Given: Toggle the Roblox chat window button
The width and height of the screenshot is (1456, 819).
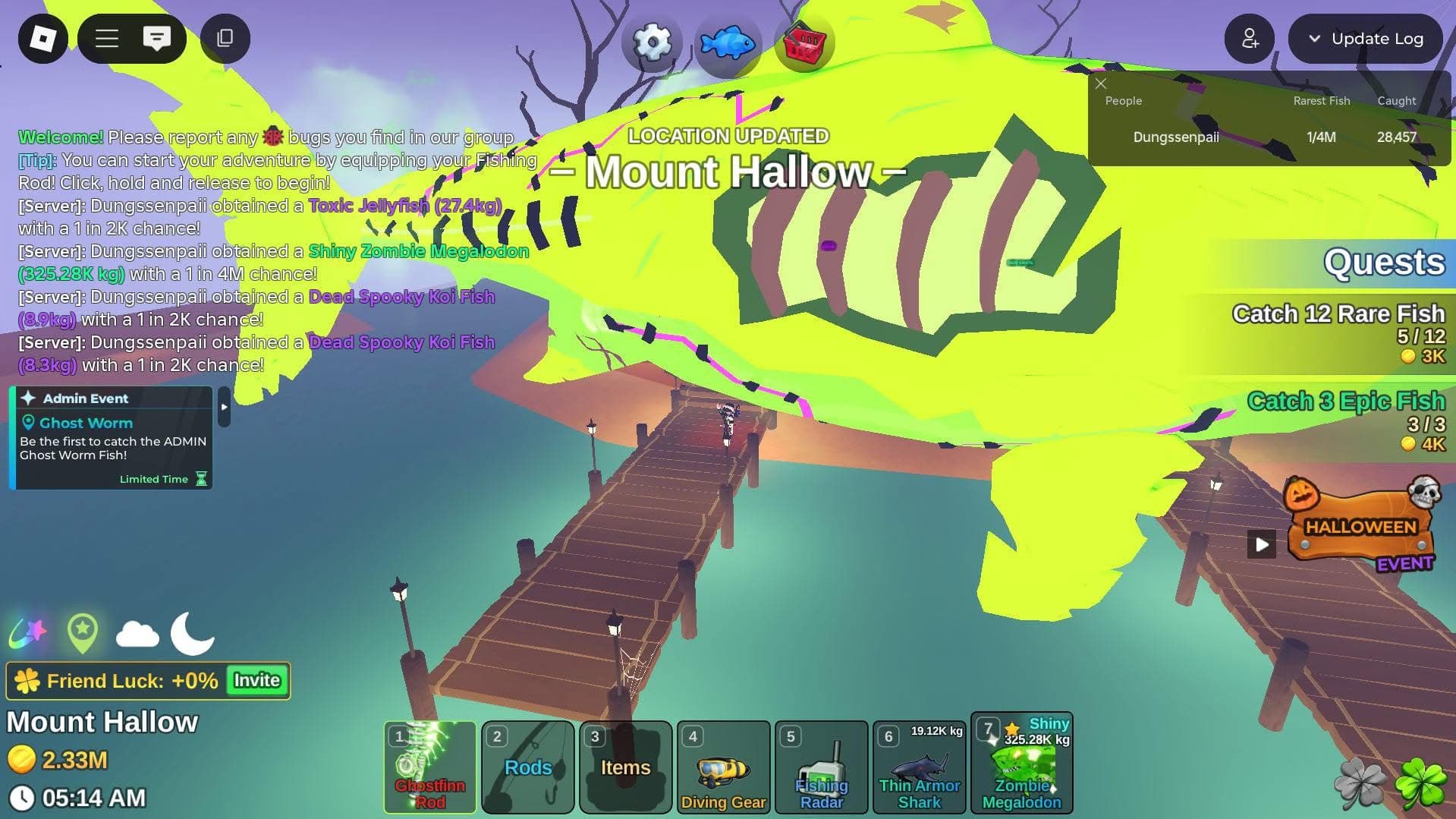Looking at the screenshot, I should coord(156,39).
